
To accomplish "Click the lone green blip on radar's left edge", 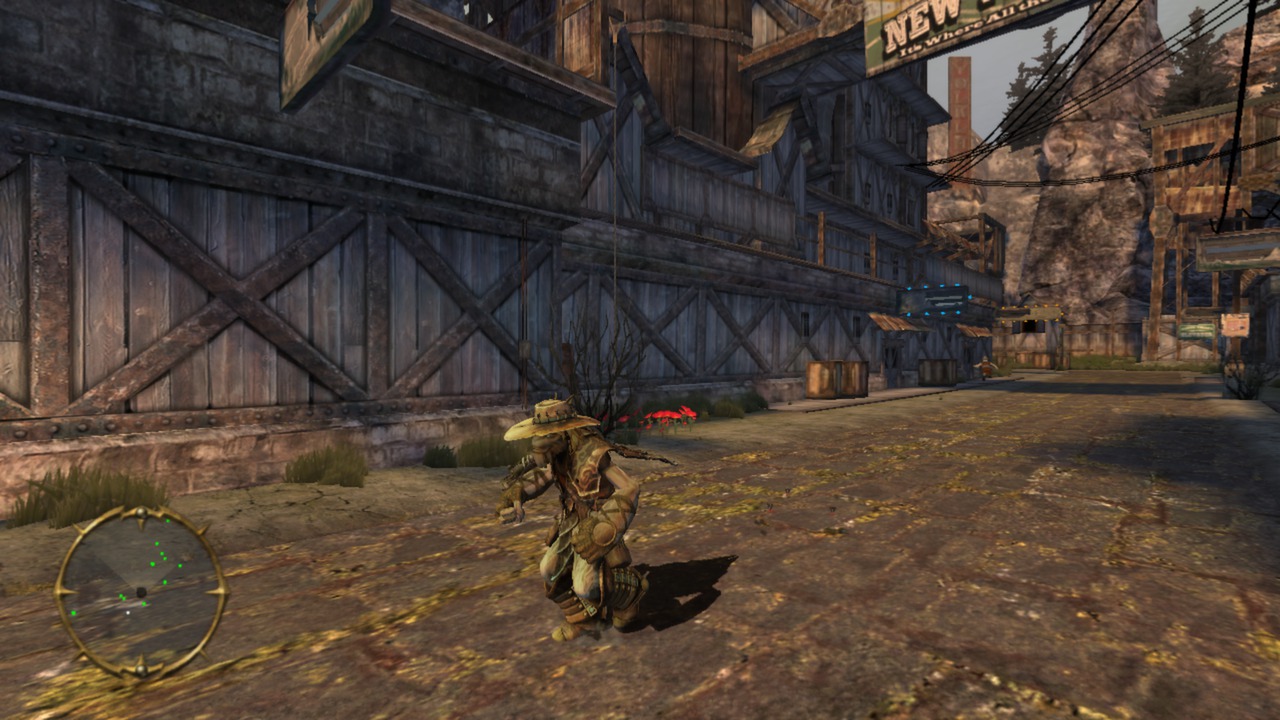I will point(74,613).
